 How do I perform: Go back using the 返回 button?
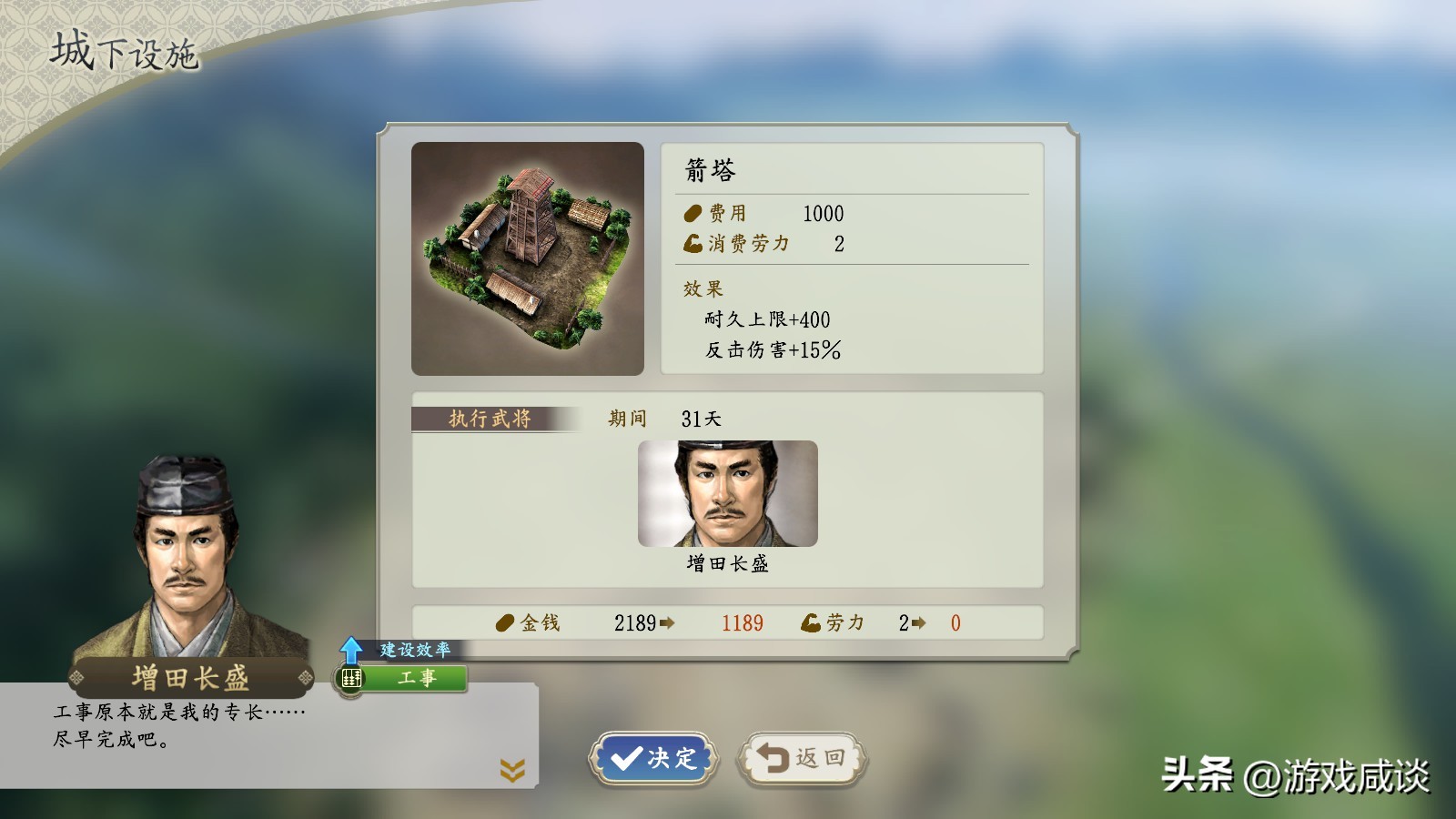coord(802,758)
